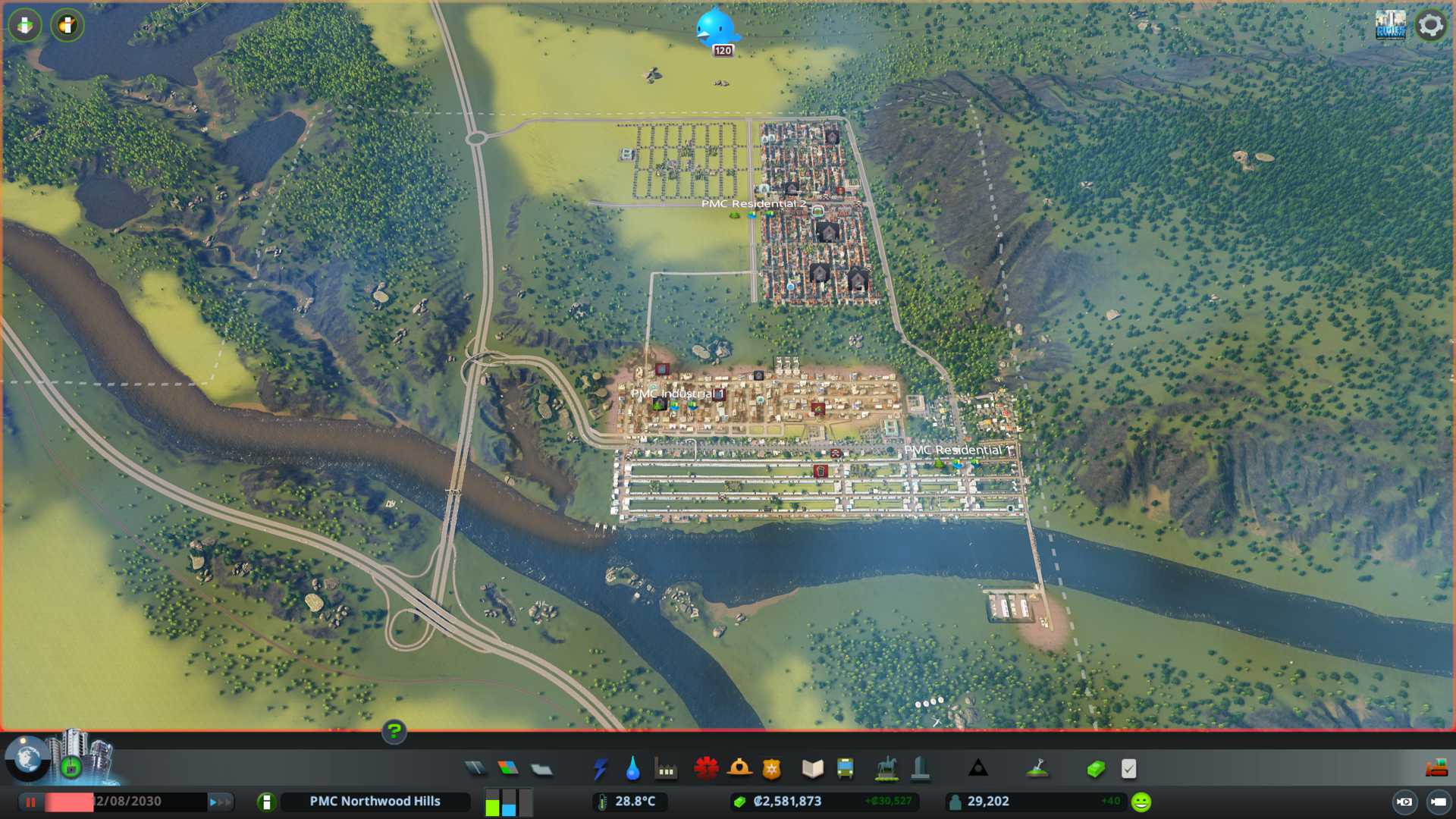Open the Healthcare red cross menu
Viewport: 1456px width, 819px height.
pyautogui.click(x=706, y=769)
